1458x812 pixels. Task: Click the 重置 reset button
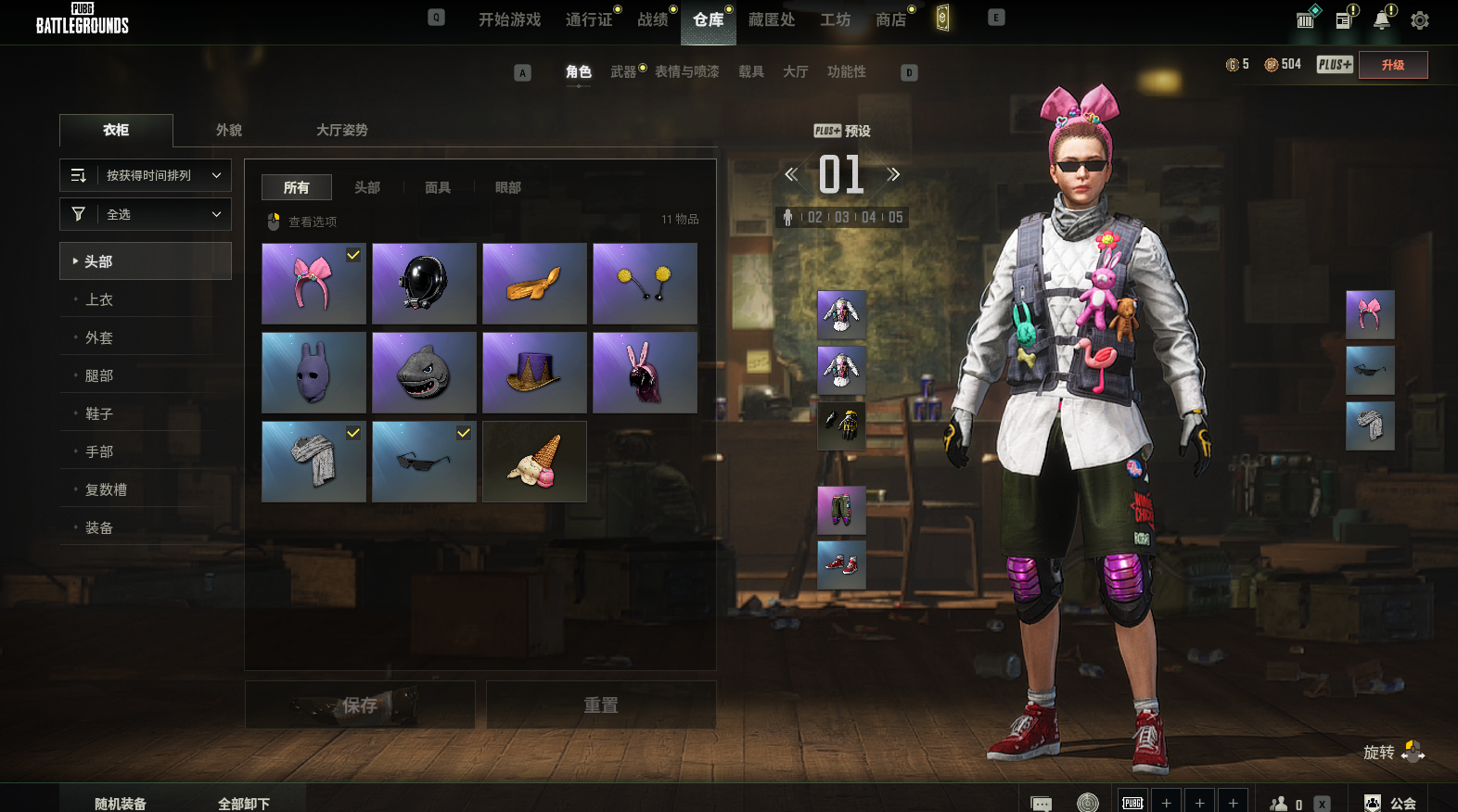click(601, 705)
